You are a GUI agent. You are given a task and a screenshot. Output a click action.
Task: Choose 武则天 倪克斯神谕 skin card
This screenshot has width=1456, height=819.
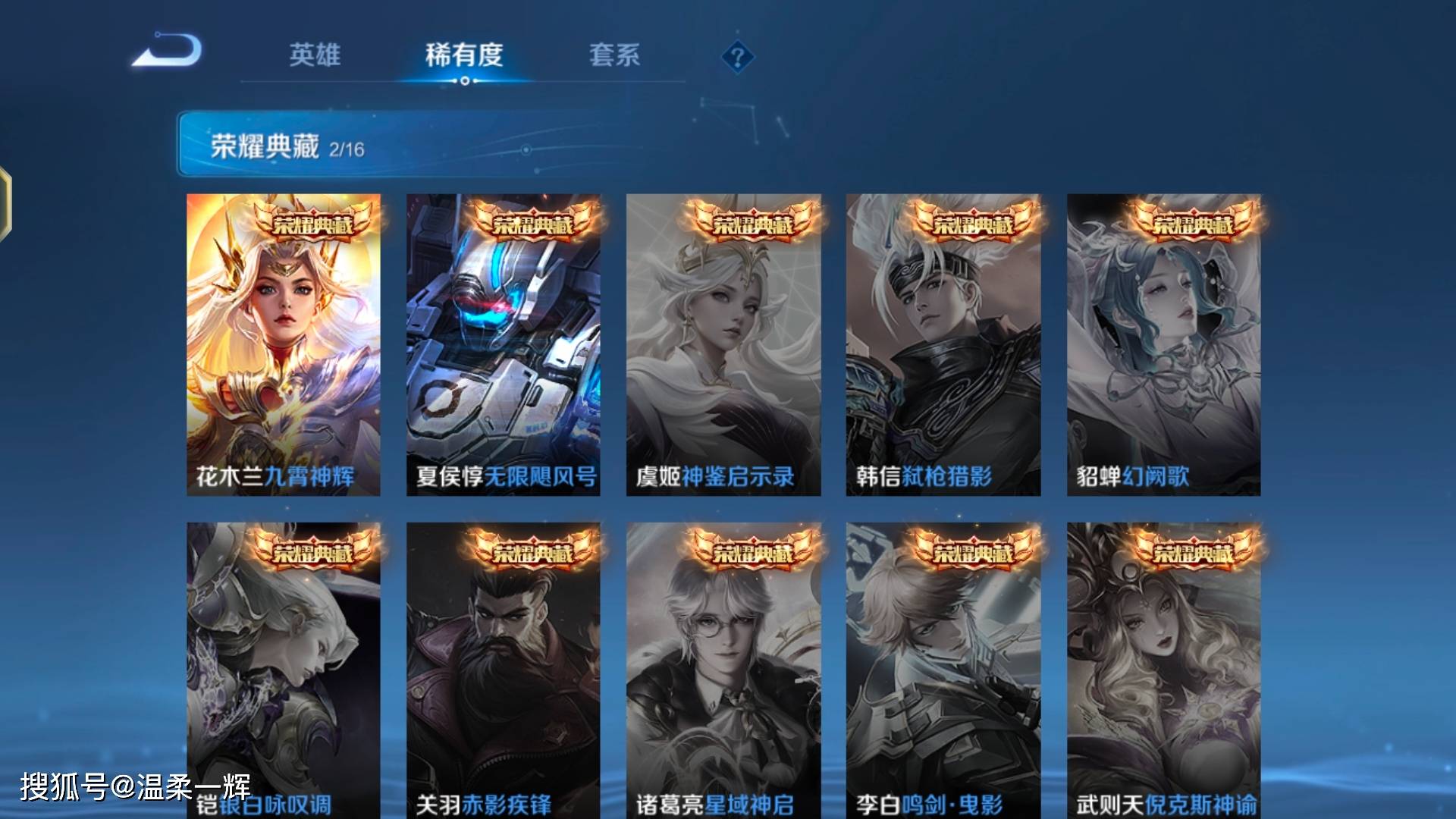pyautogui.click(x=1163, y=667)
